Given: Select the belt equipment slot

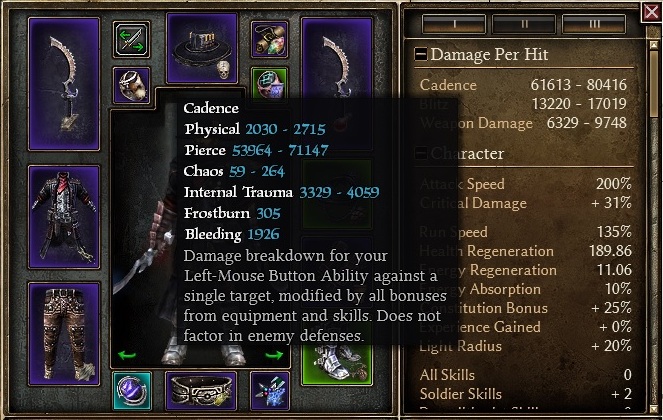Looking at the screenshot, I should [200, 388].
